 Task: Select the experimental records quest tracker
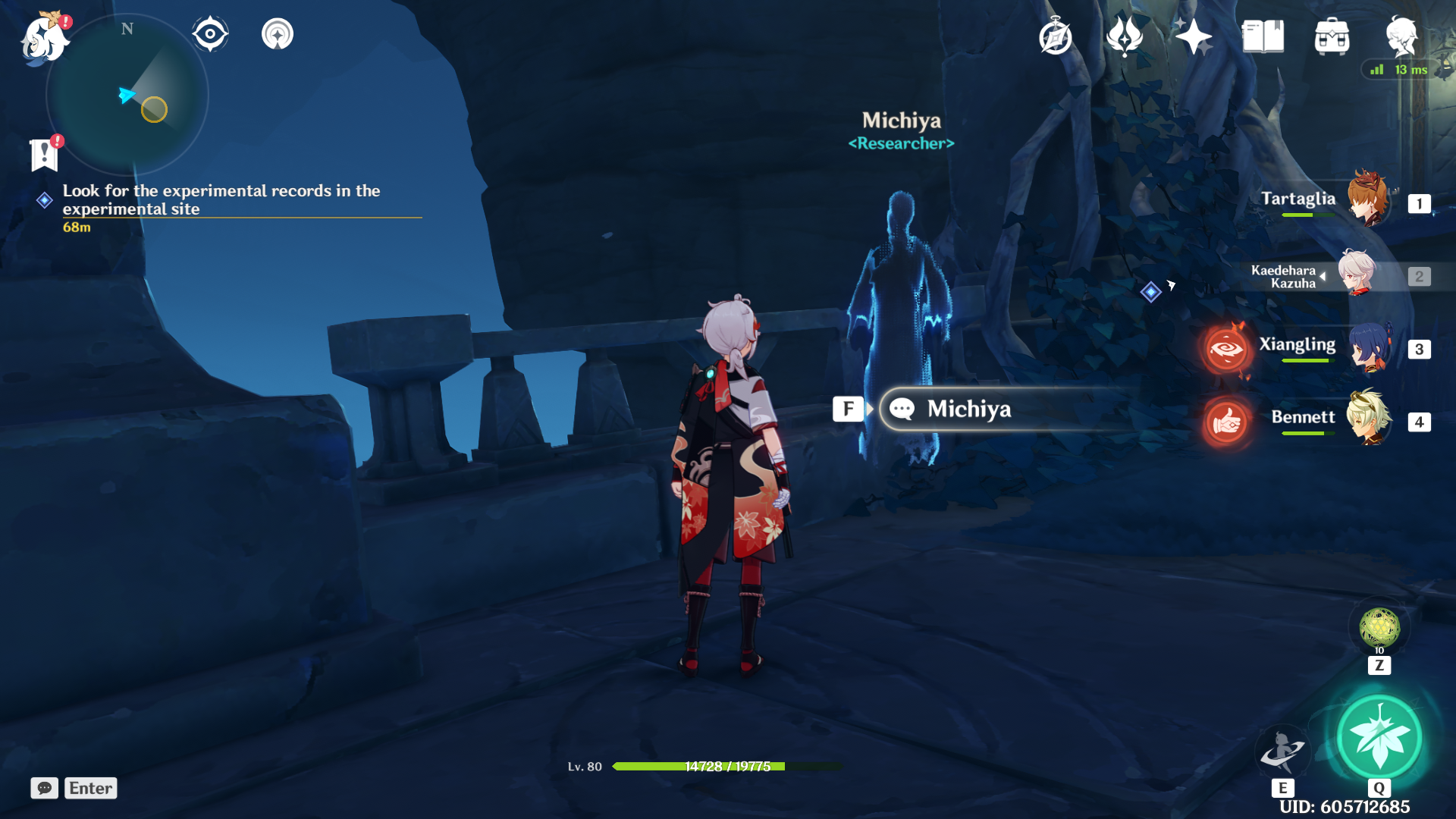click(x=221, y=200)
